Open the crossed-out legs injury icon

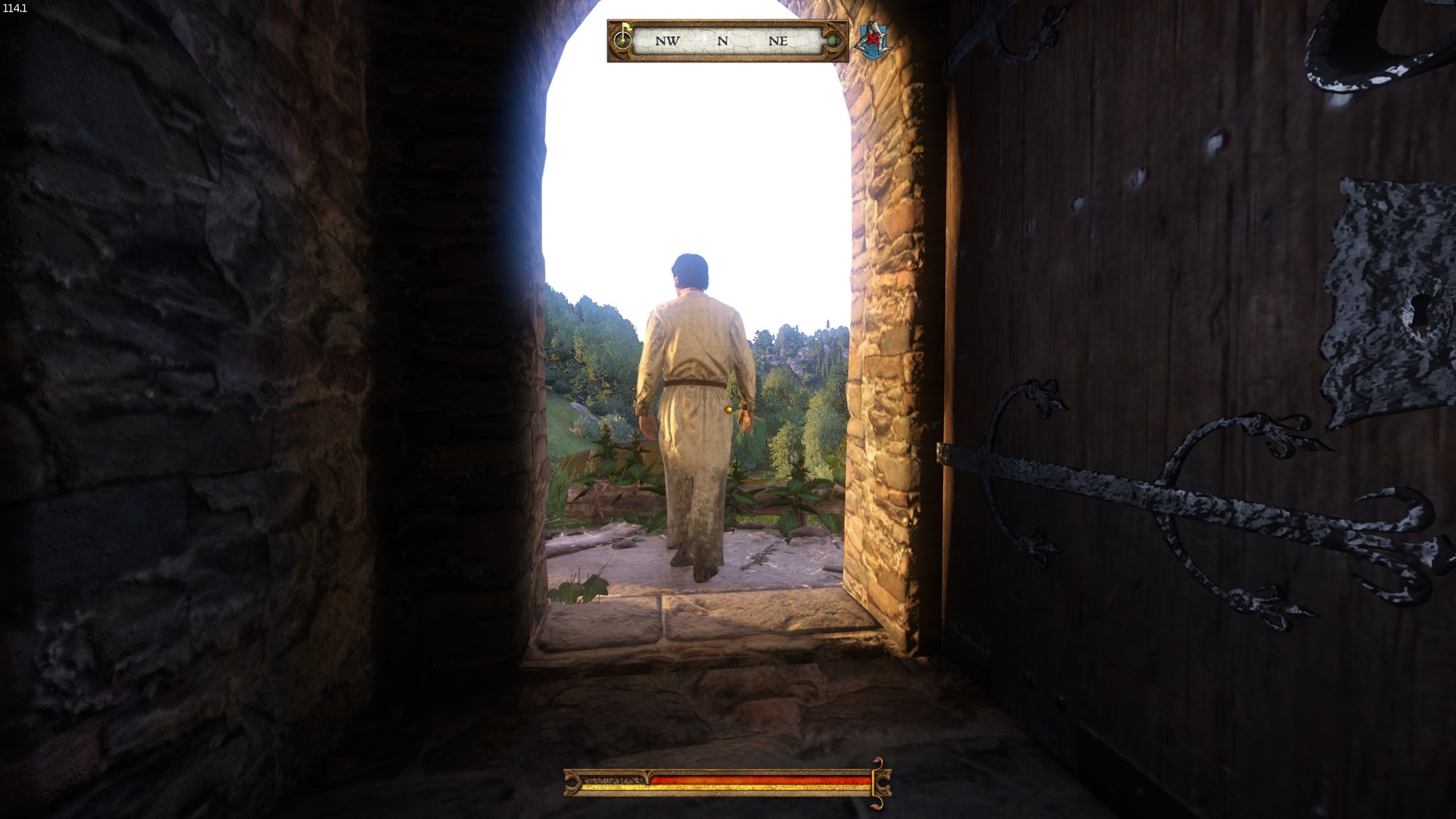[873, 40]
